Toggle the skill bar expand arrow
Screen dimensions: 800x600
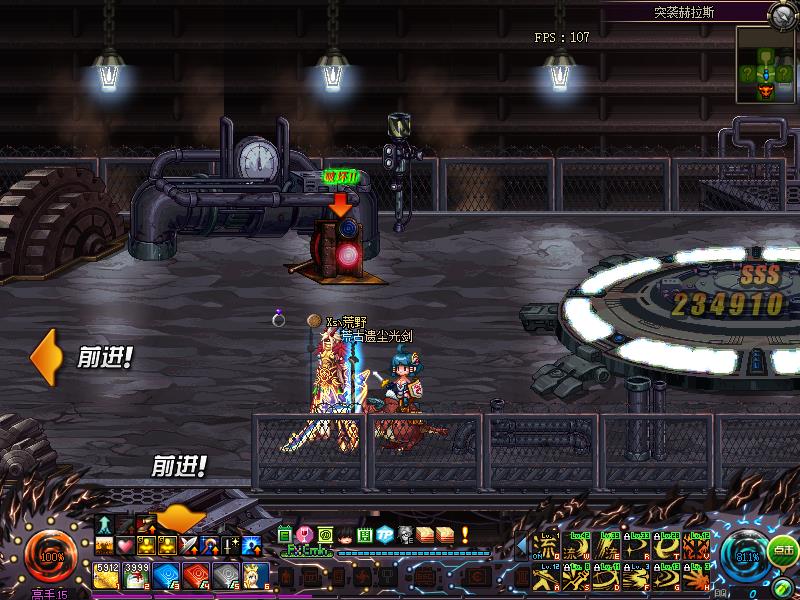coord(520,545)
